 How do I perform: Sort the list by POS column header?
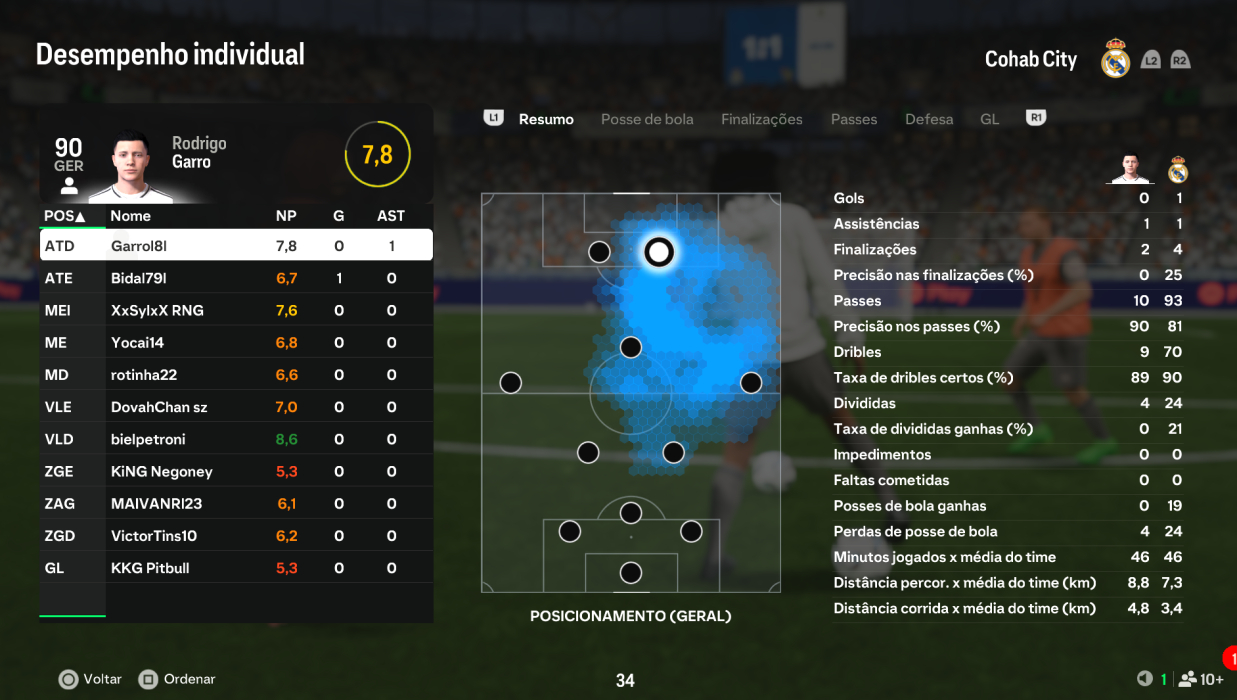pos(64,216)
